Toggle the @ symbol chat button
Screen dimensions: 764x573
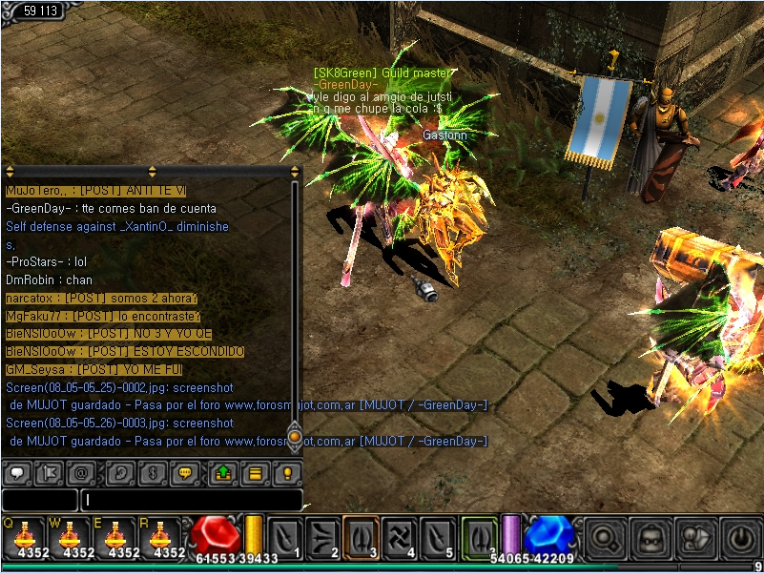(80, 473)
